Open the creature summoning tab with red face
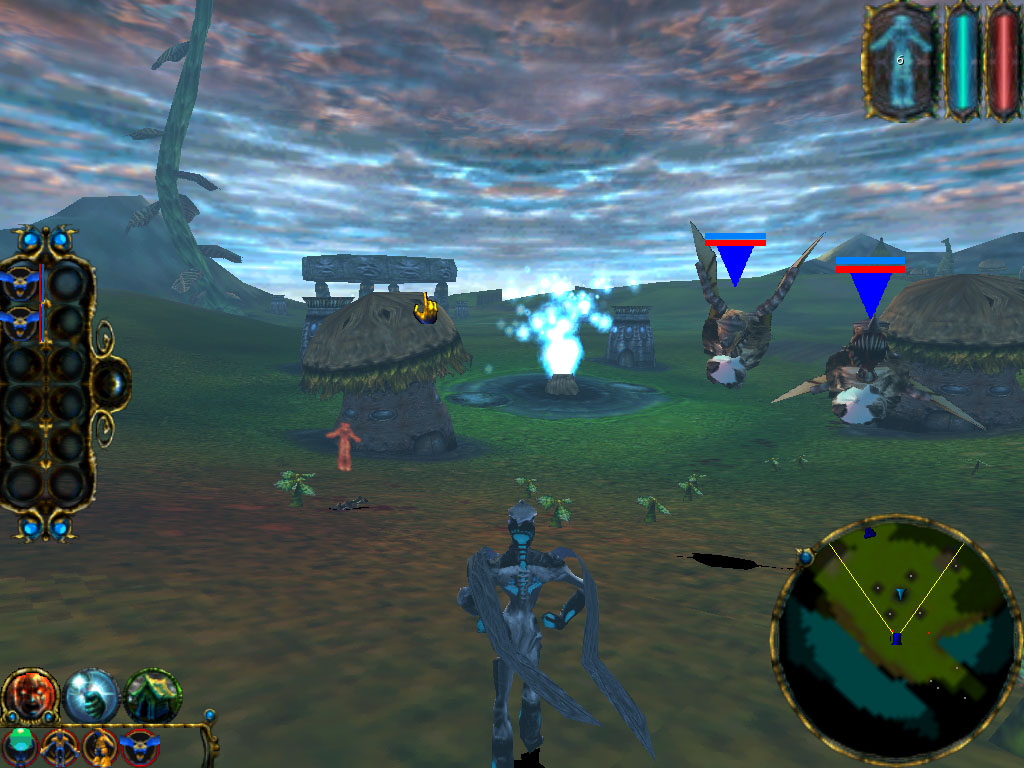Screen dimensions: 1024x768 point(29,694)
